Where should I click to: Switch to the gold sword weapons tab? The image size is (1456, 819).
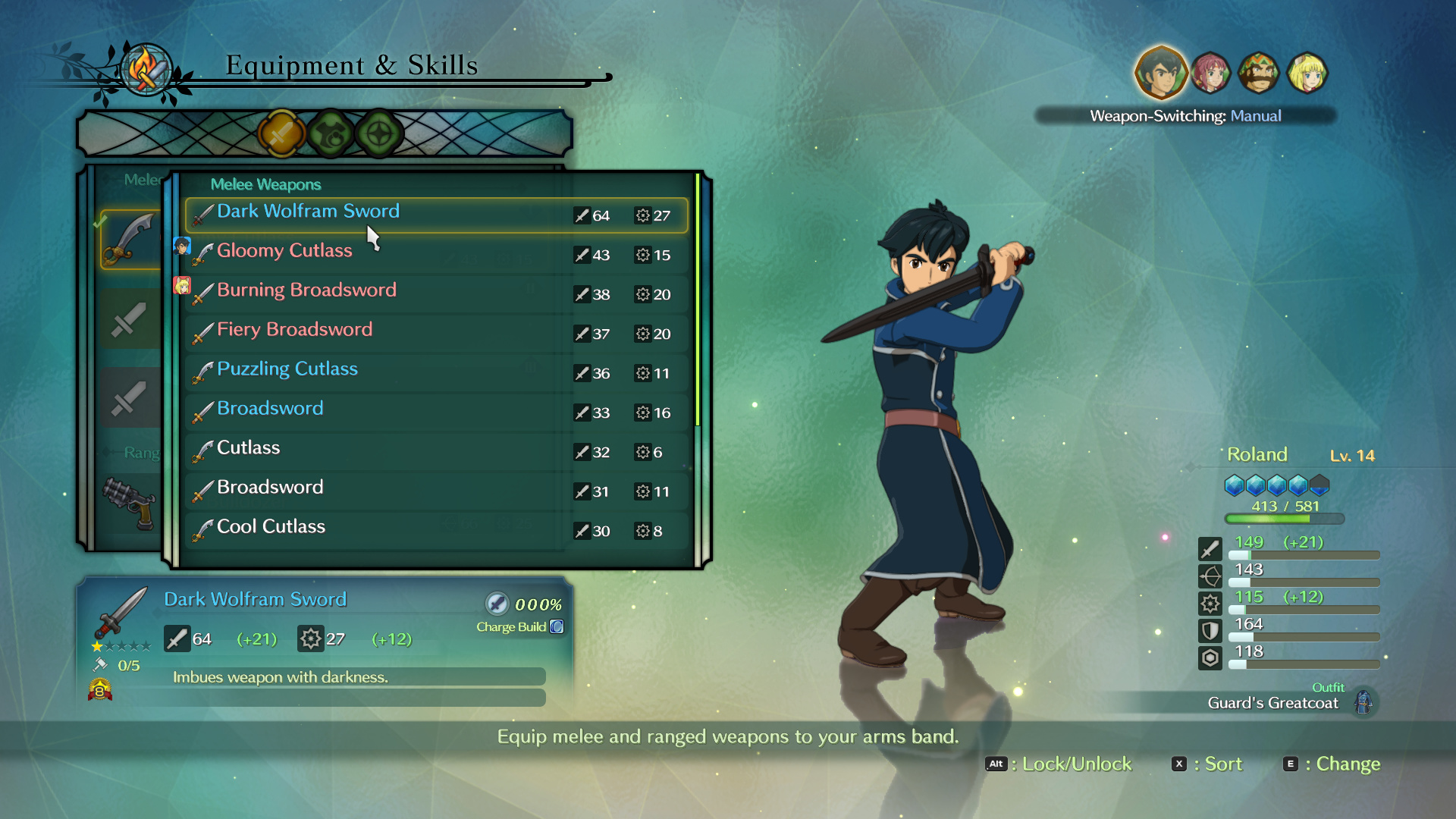tap(281, 134)
